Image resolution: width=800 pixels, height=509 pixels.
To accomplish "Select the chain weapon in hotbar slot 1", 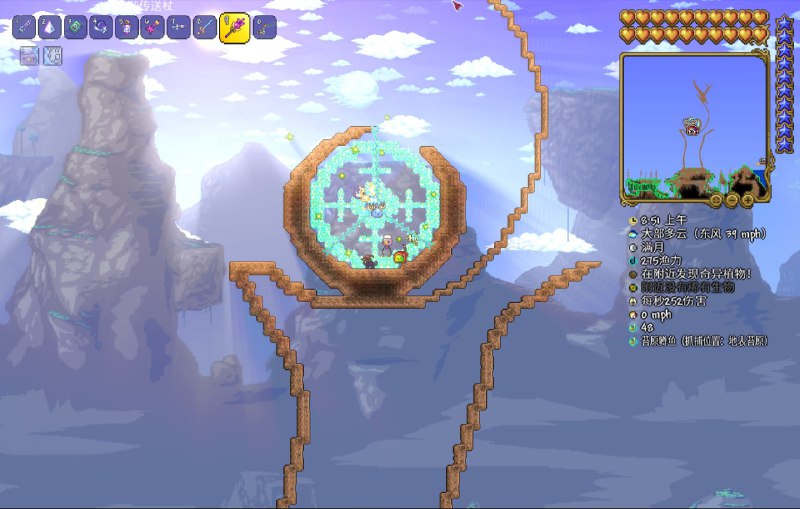I will (x=24, y=27).
